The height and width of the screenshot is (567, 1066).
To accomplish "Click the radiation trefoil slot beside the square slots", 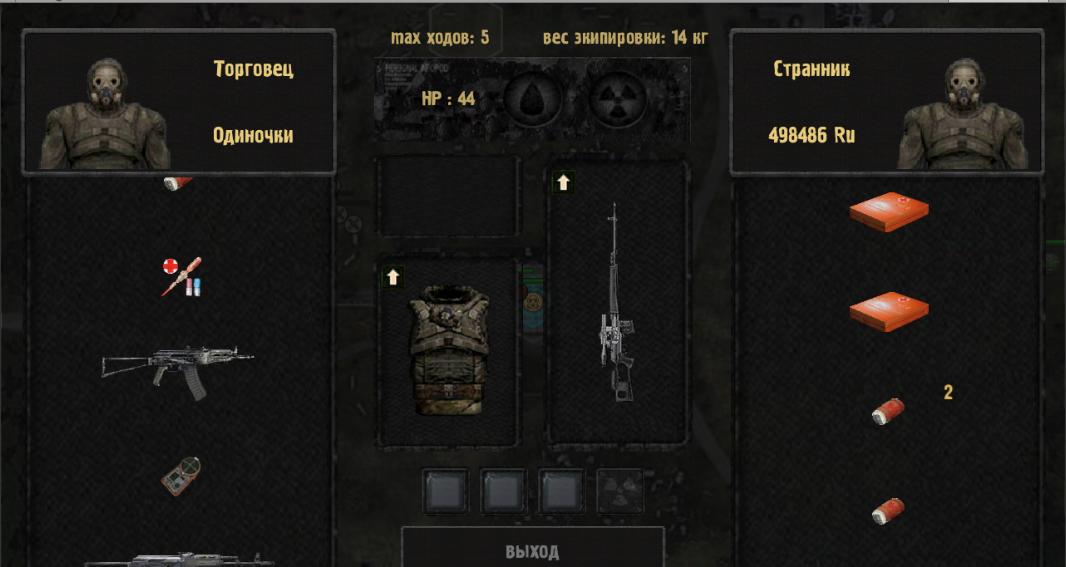I will [620, 491].
